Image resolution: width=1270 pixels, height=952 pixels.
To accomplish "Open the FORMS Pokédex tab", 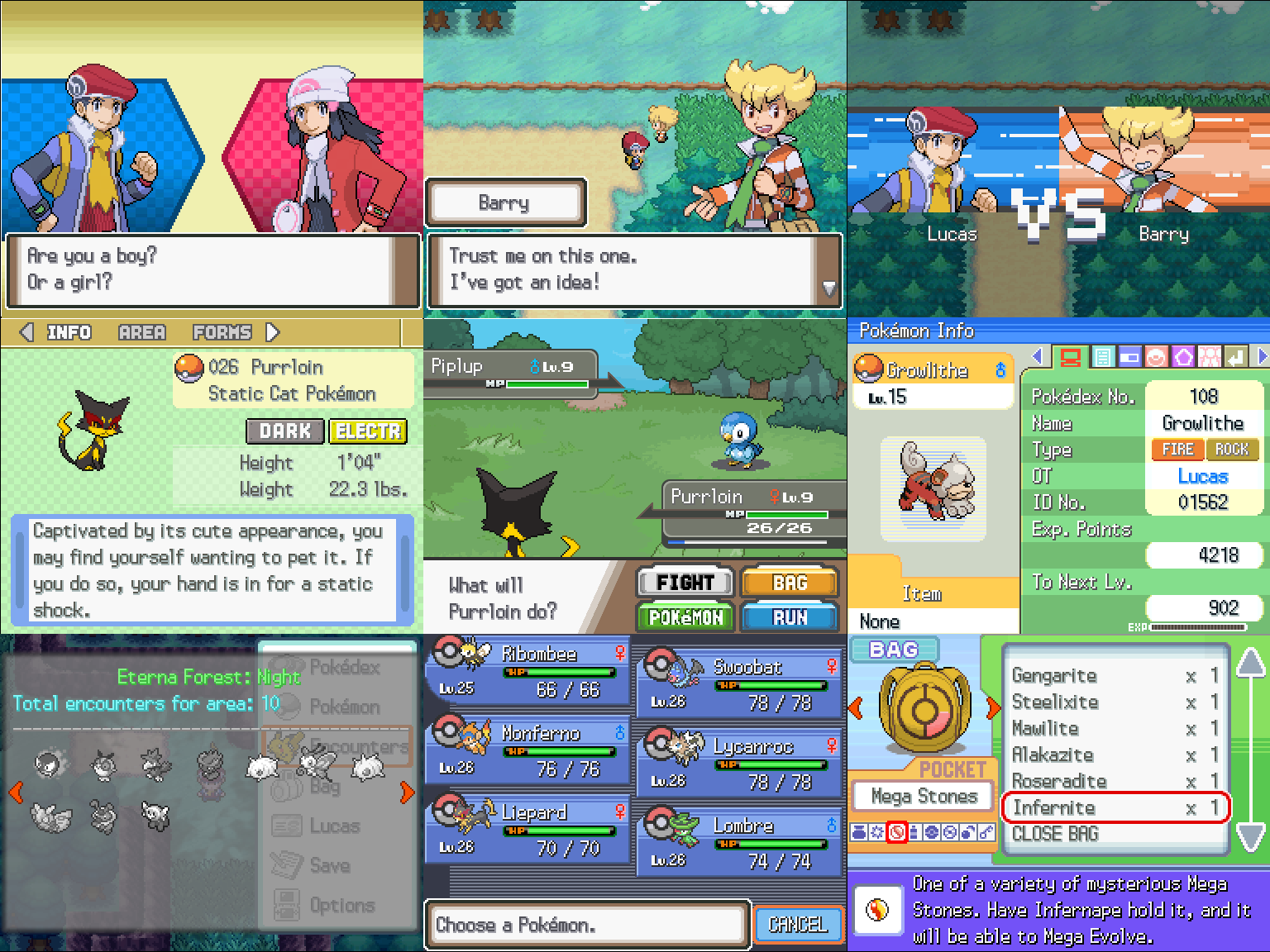I will tap(222, 332).
